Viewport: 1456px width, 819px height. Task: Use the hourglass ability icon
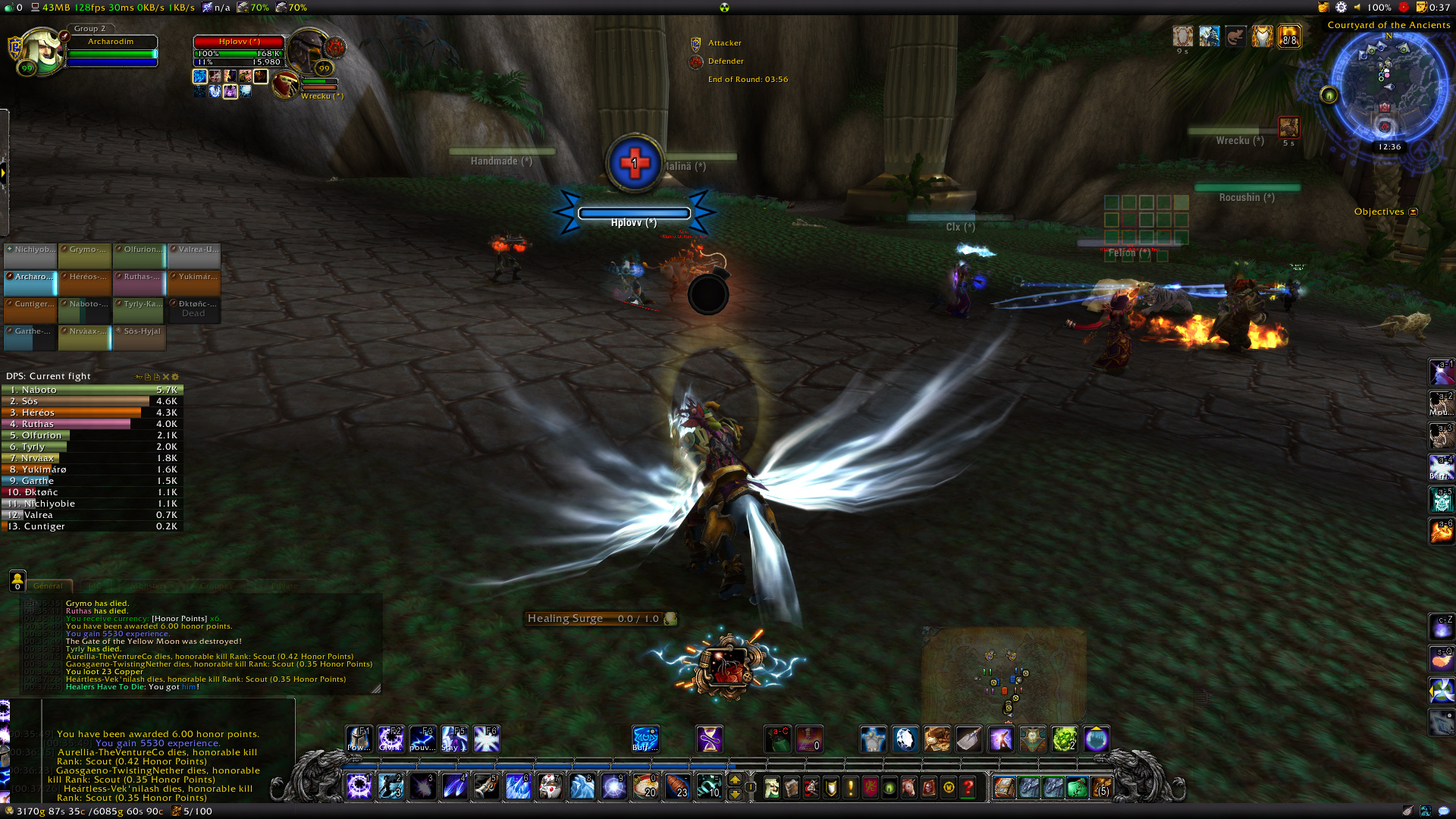(x=710, y=739)
